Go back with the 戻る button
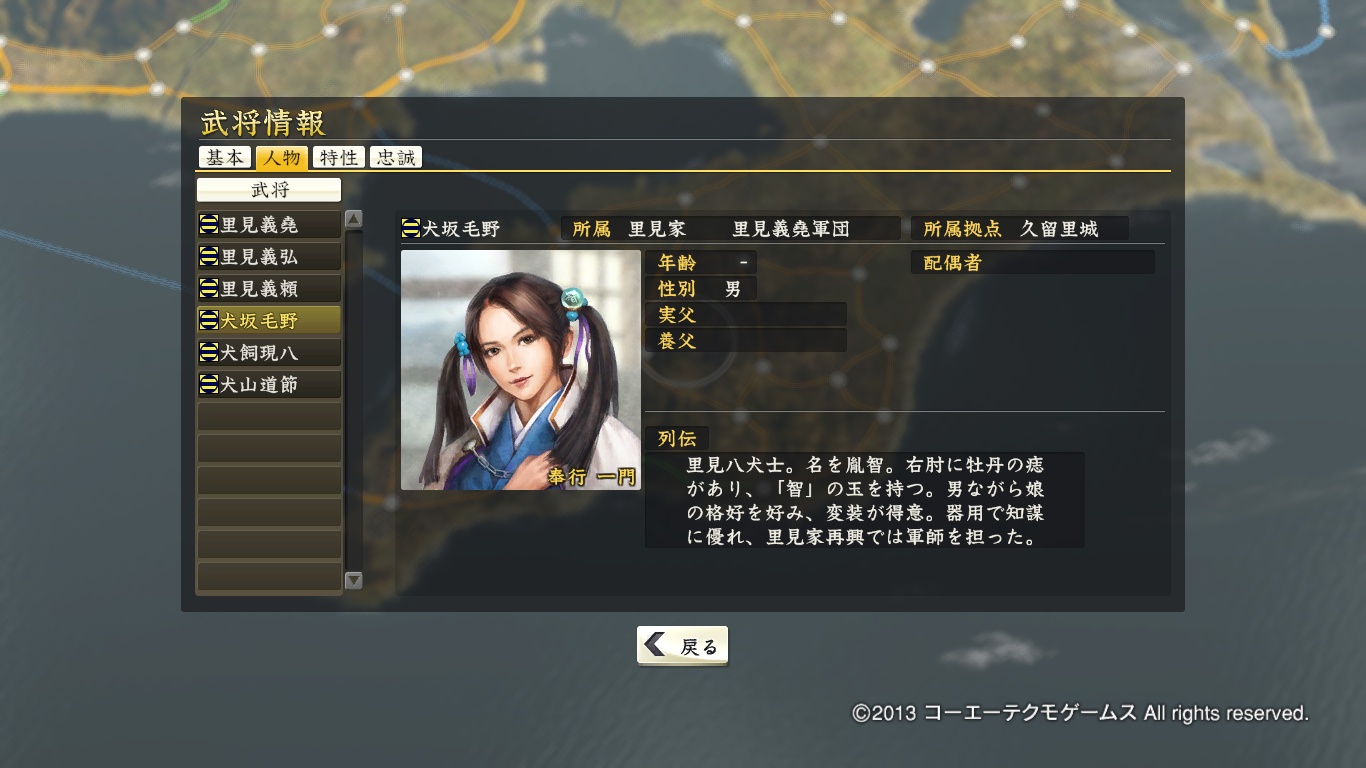The height and width of the screenshot is (768, 1366). click(682, 646)
